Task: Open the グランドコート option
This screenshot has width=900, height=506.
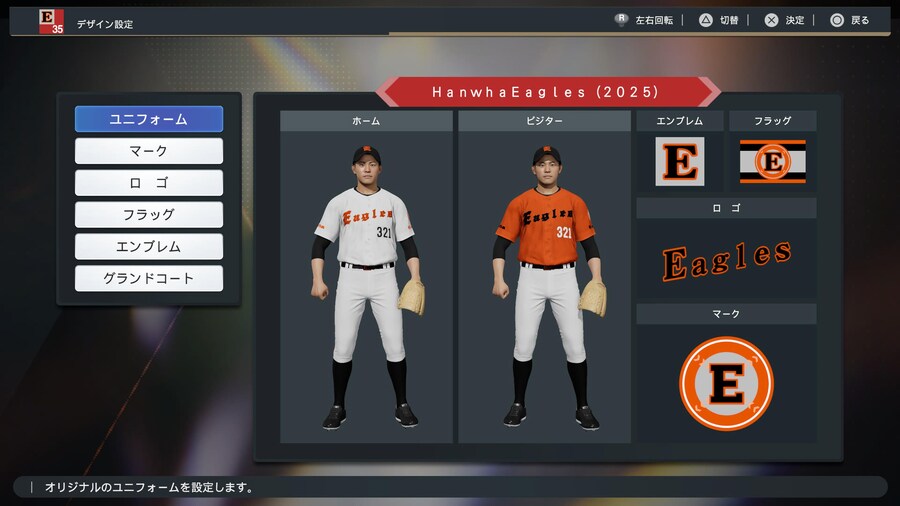Action: (148, 279)
